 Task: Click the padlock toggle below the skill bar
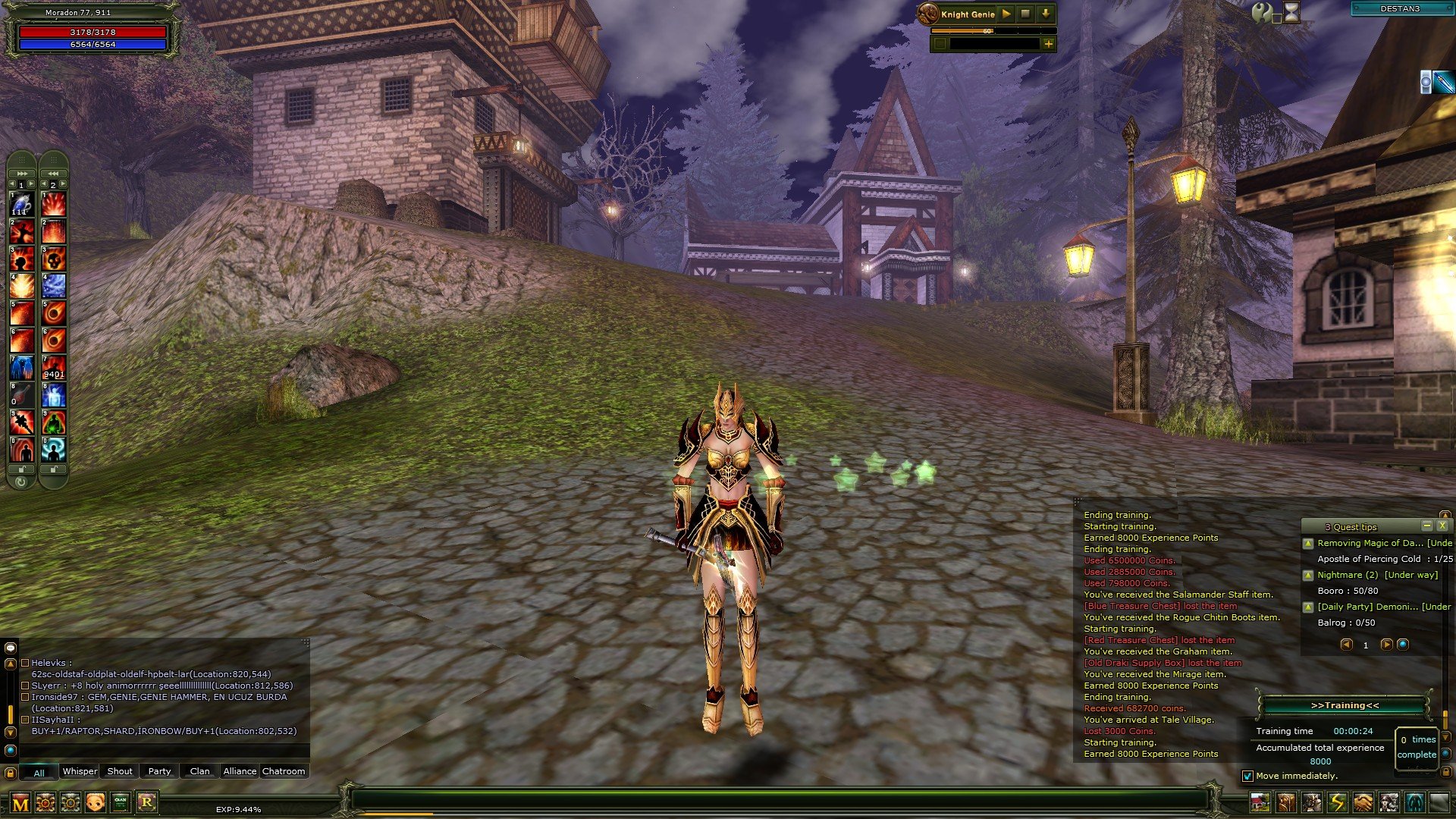[21, 471]
